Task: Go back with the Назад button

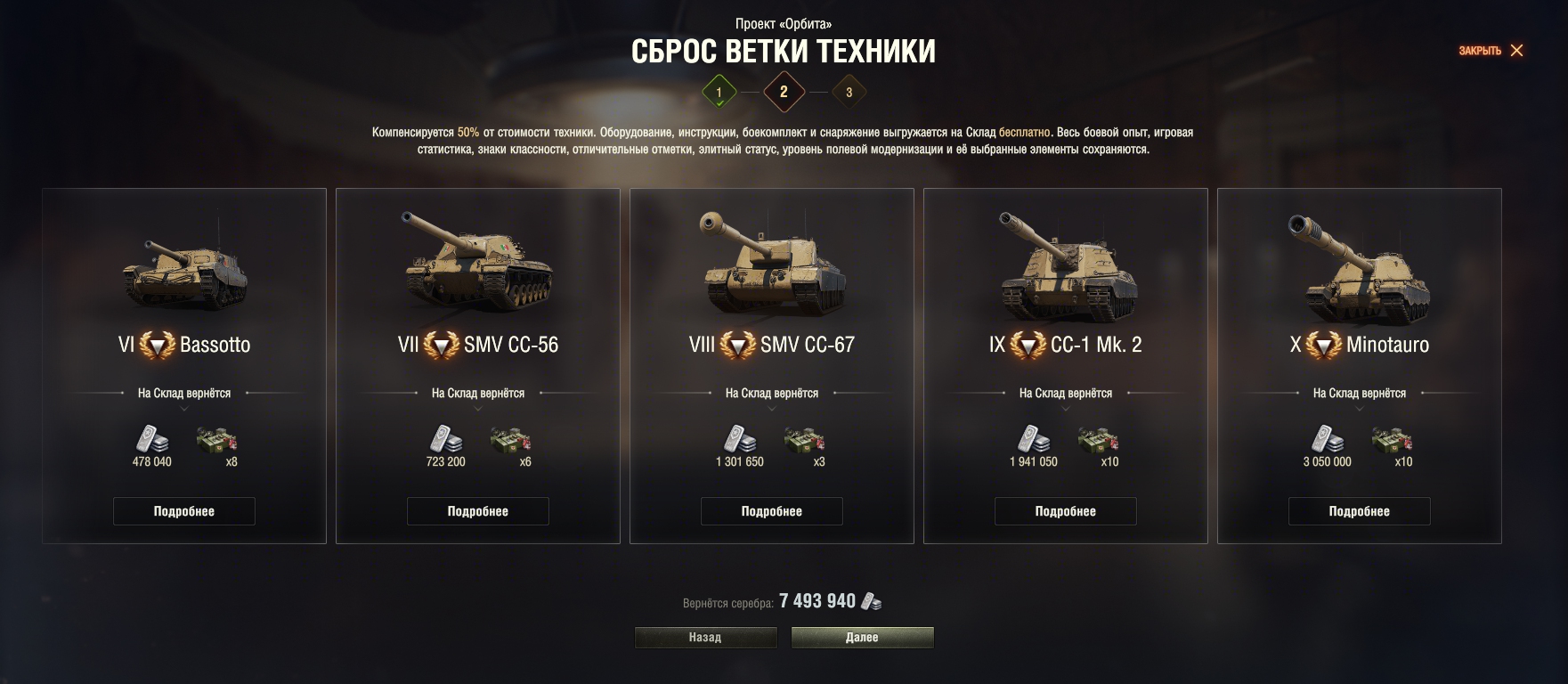Action: coord(705,638)
